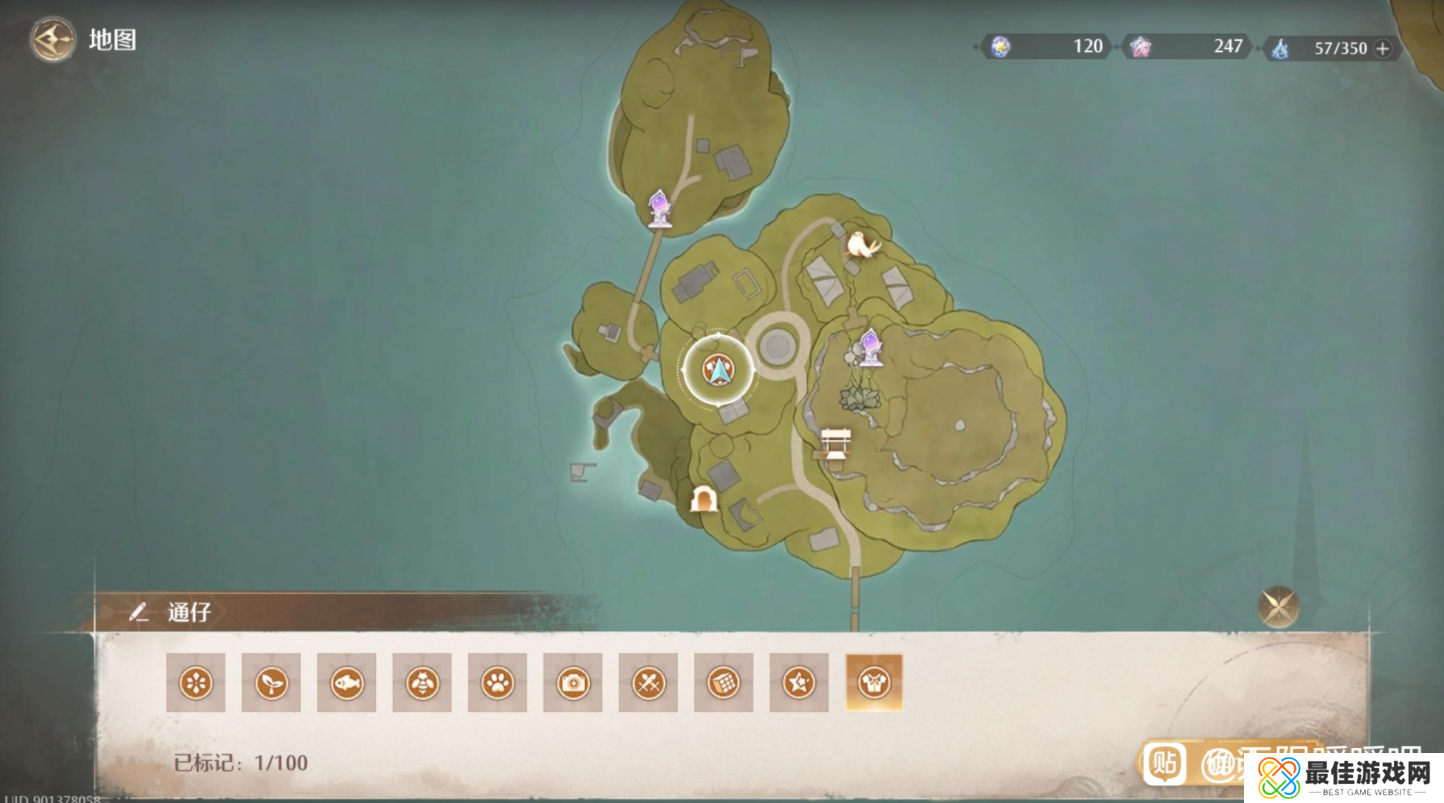Viewport: 1444px width, 803px height.
Task: Choose the plant sprout marker icon
Action: [x=271, y=683]
